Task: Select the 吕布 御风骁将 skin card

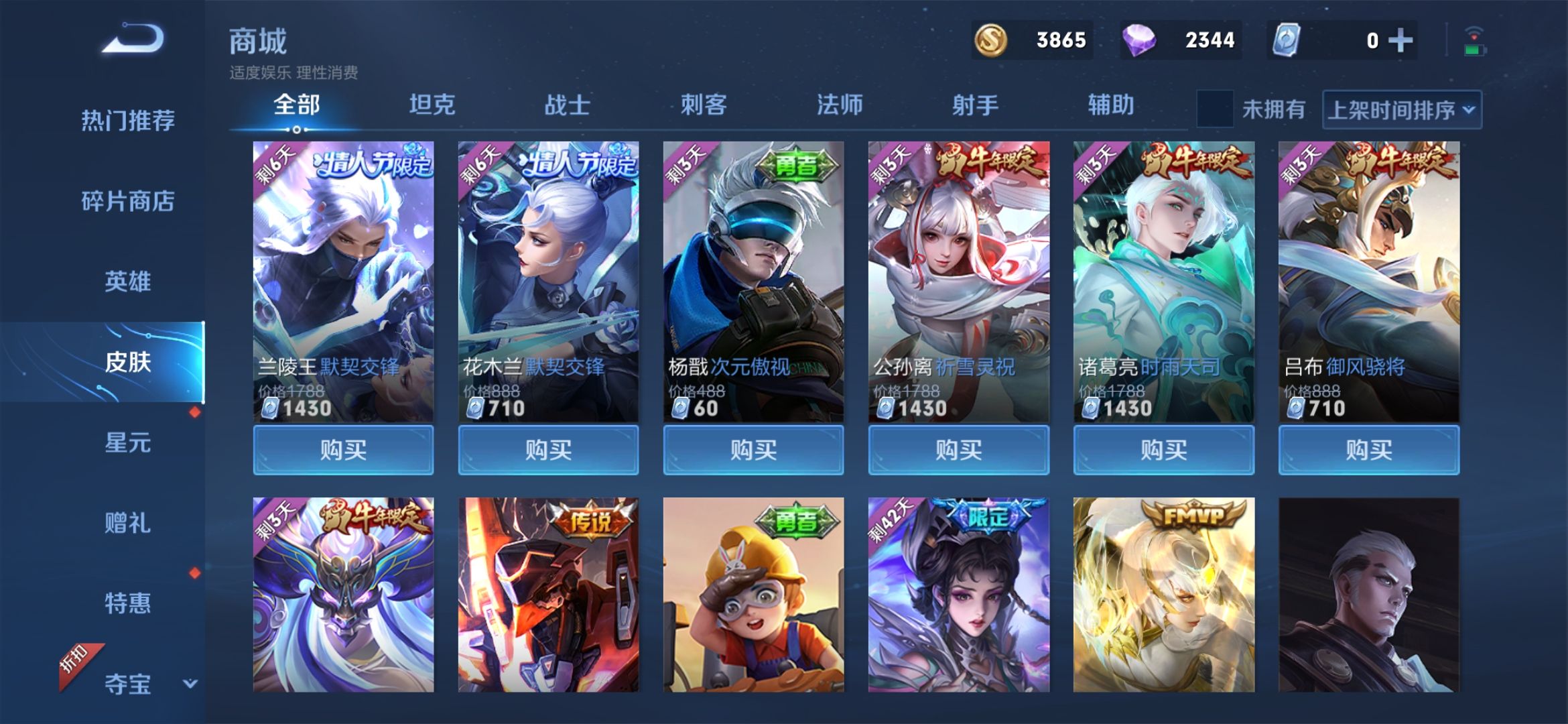Action: [x=1368, y=282]
